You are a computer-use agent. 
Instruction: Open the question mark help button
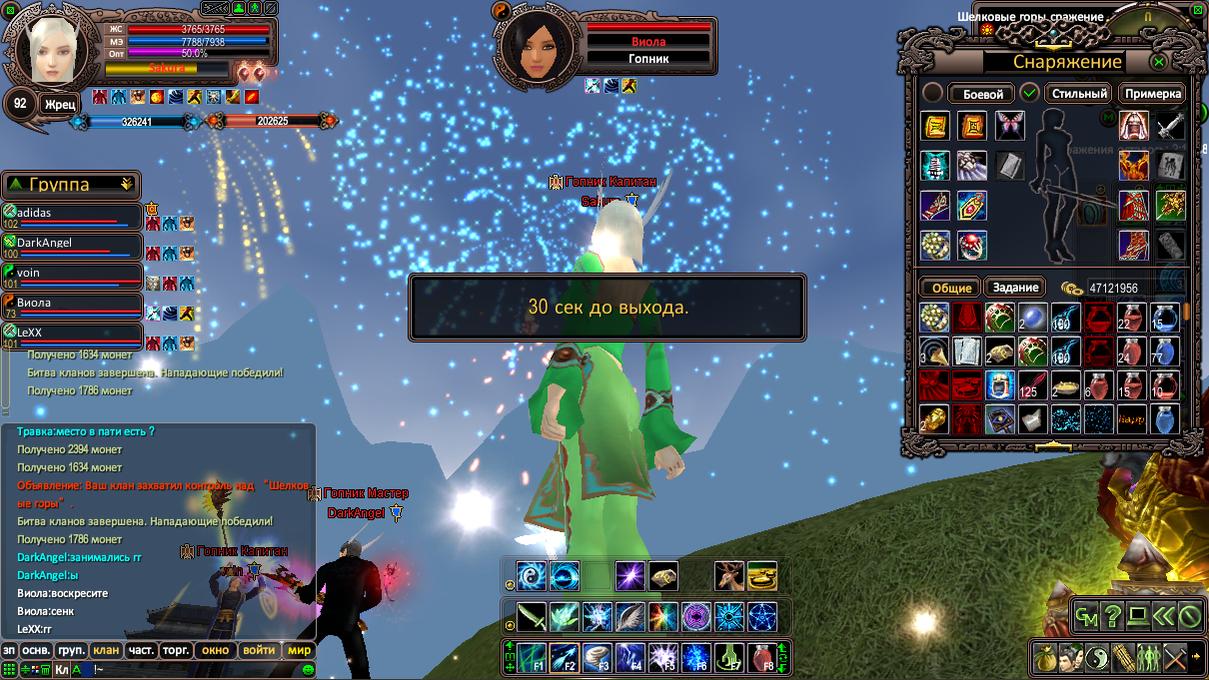click(1112, 616)
